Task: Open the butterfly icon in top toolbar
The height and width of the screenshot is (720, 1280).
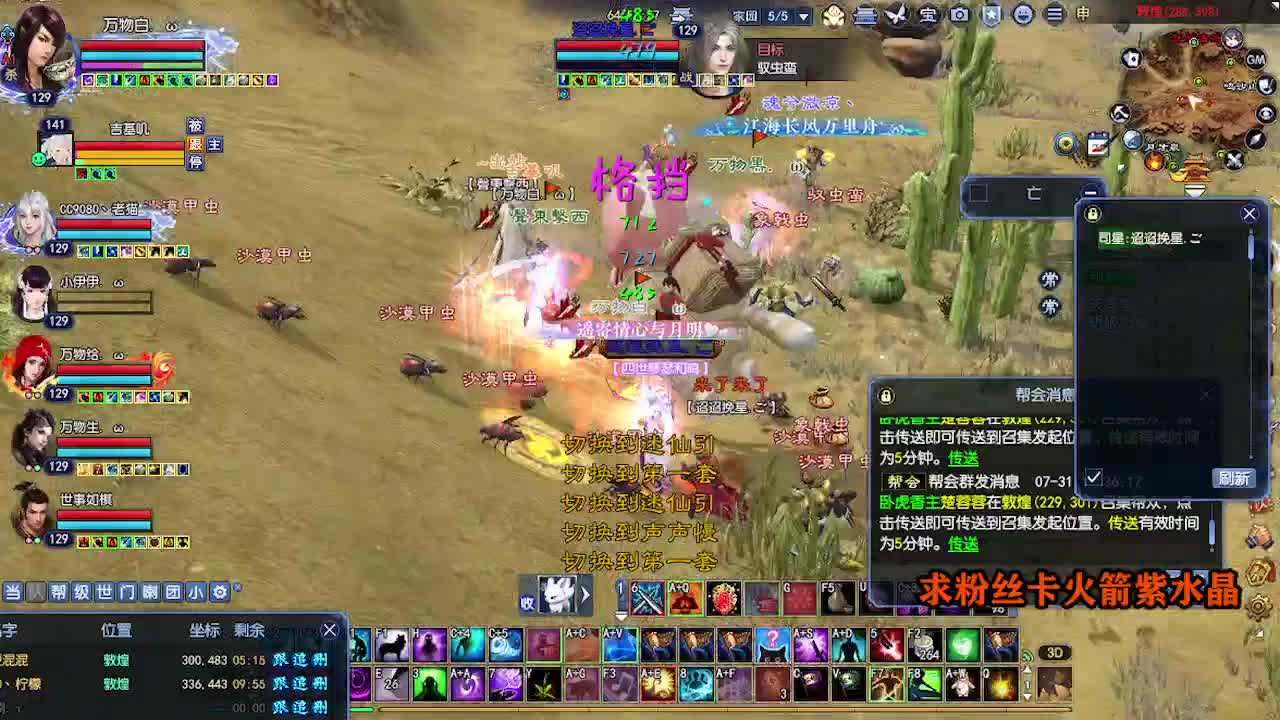Action: (894, 16)
